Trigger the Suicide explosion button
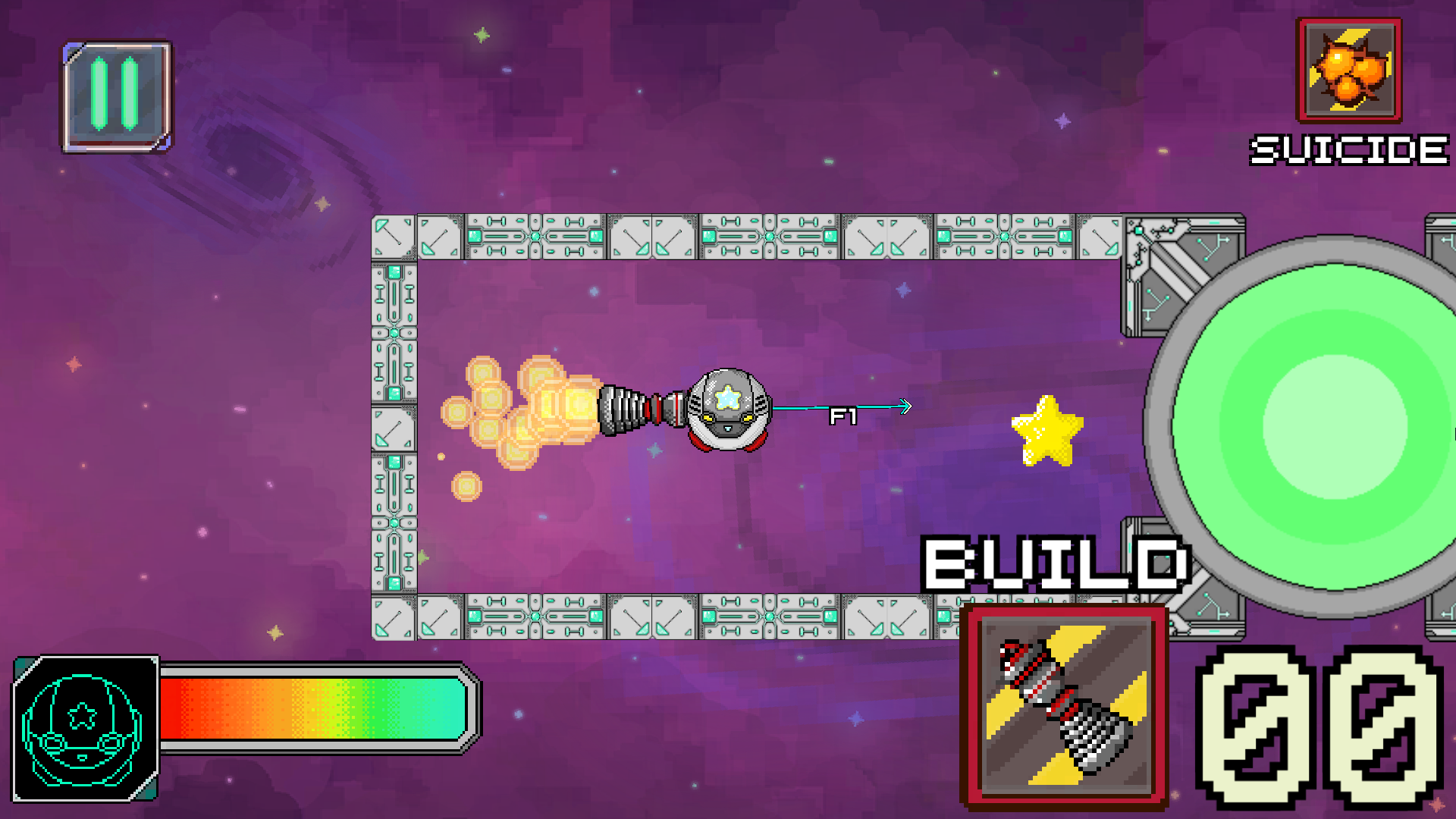This screenshot has width=1456, height=819. pyautogui.click(x=1349, y=71)
